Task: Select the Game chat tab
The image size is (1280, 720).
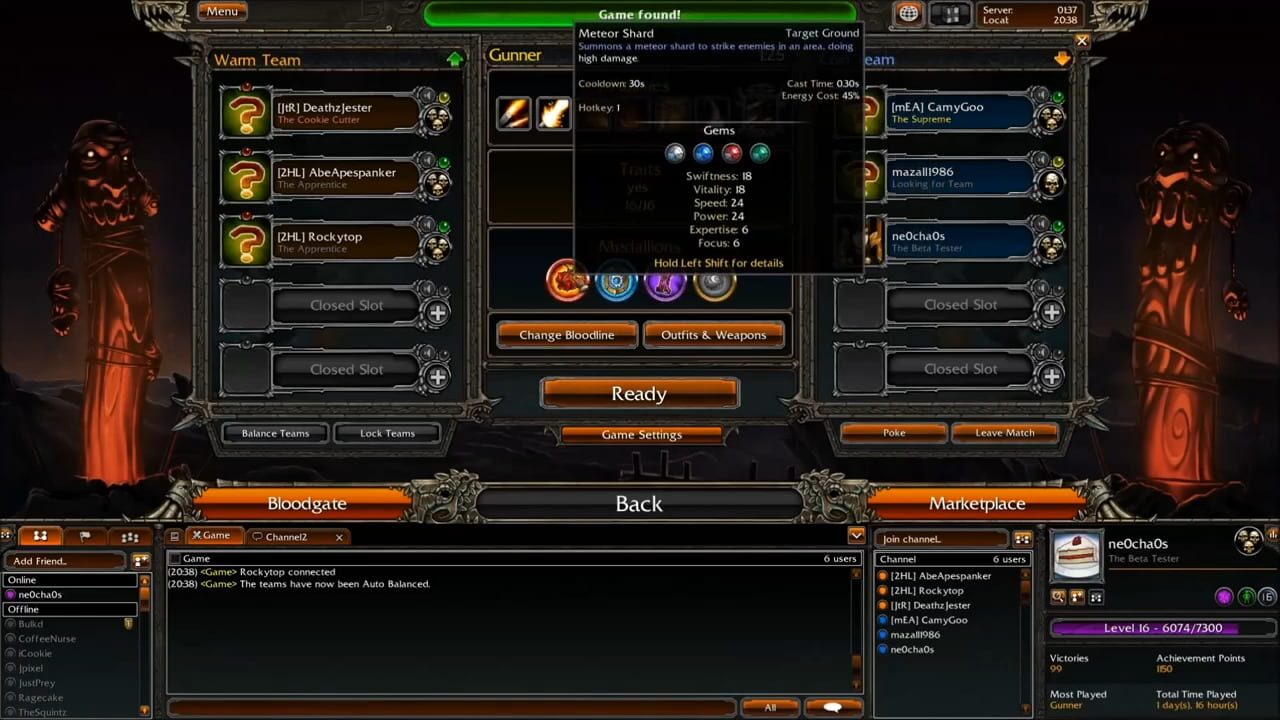Action: click(213, 535)
